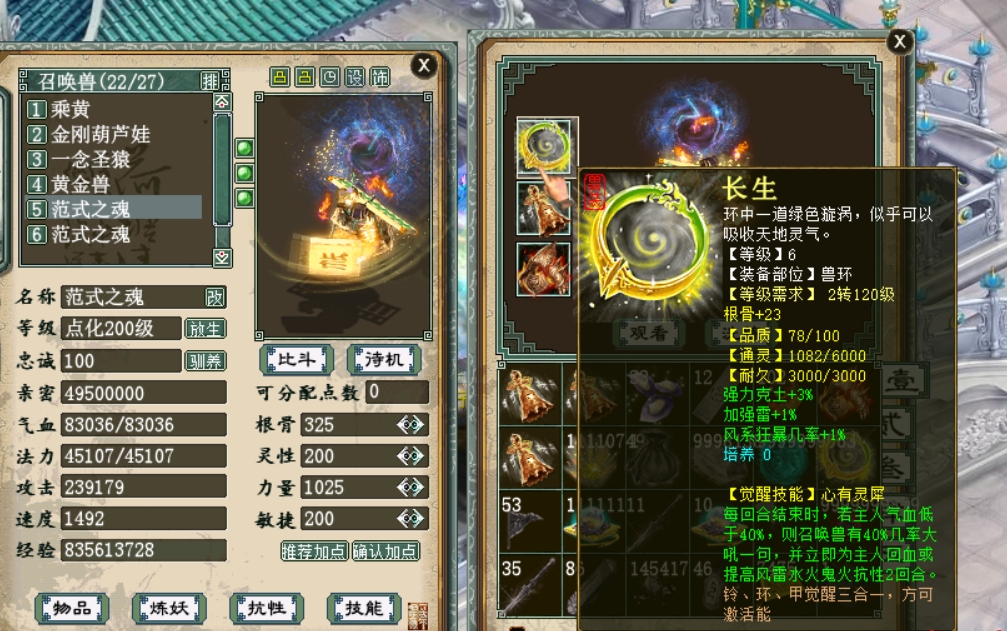Select the equipped 长生 beast ring slot
The image size is (1007, 631).
point(546,147)
